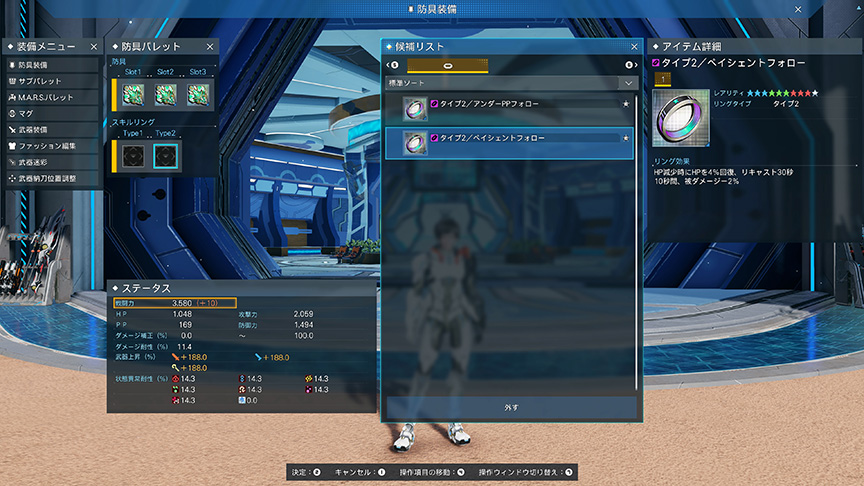Choose the マグ menu entry
This screenshot has height=486, width=864.
tap(52, 113)
